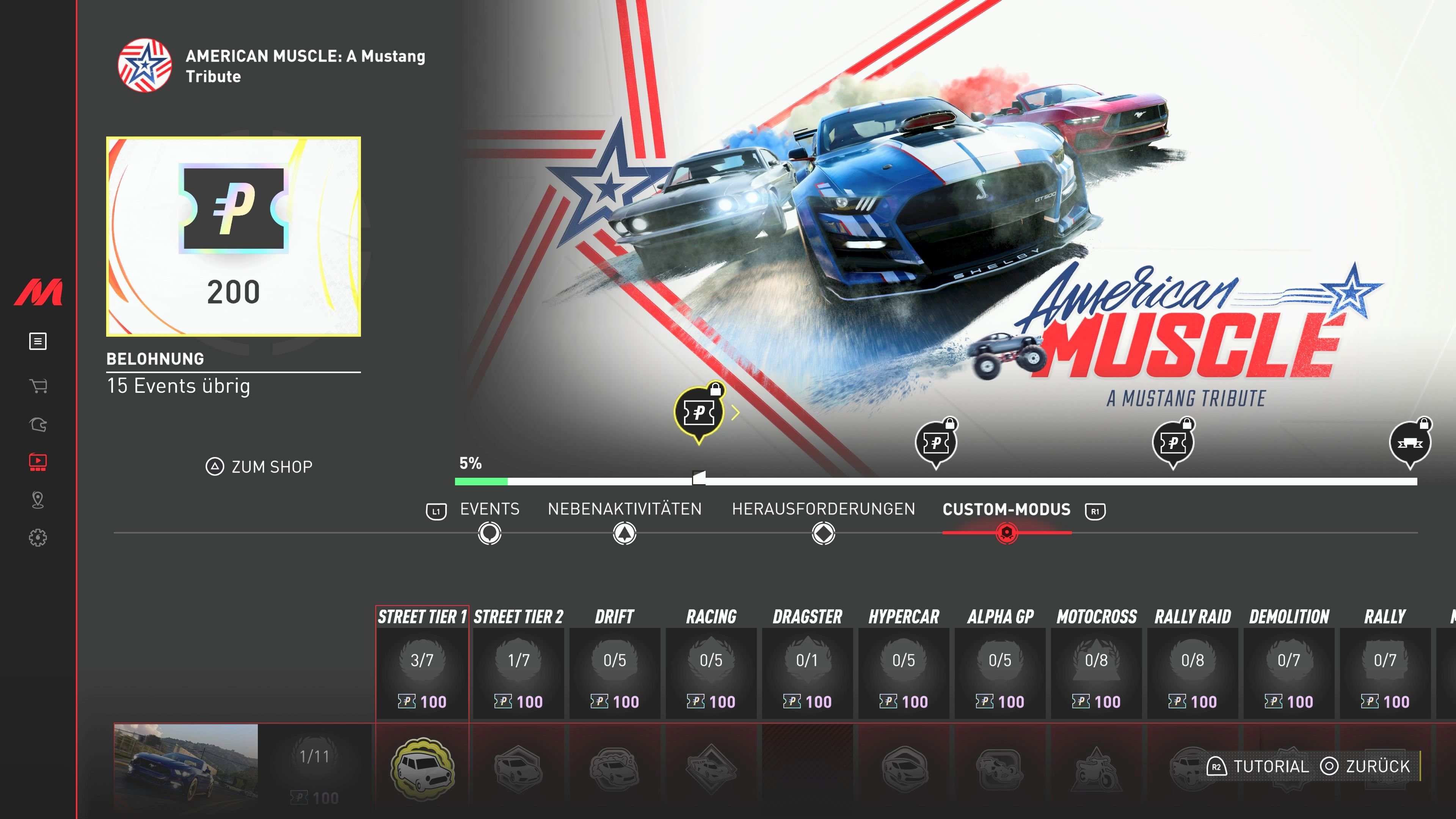Go to the shop via Zum Shop
The width and height of the screenshot is (1456, 819).
tap(259, 467)
